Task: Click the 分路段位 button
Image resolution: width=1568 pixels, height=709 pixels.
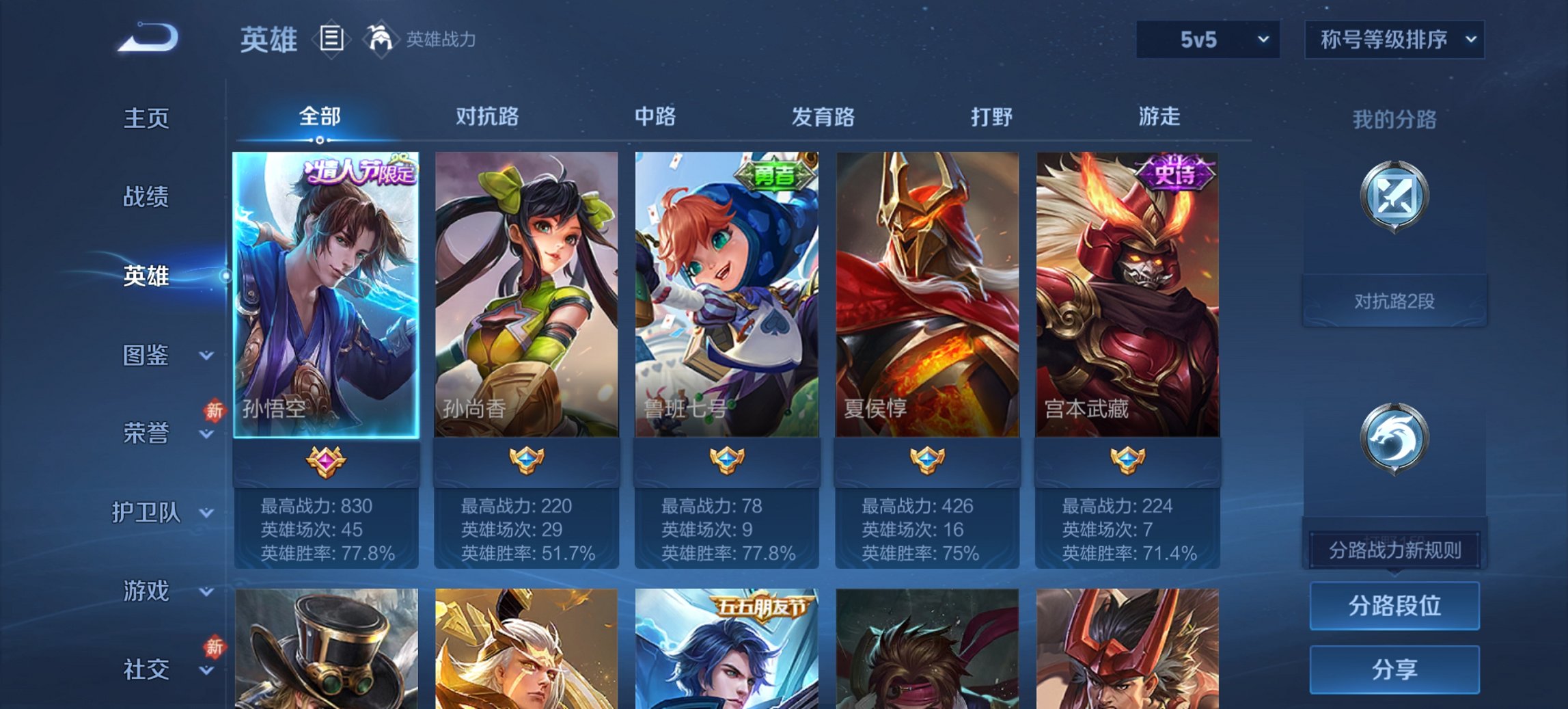Action: pos(1394,606)
